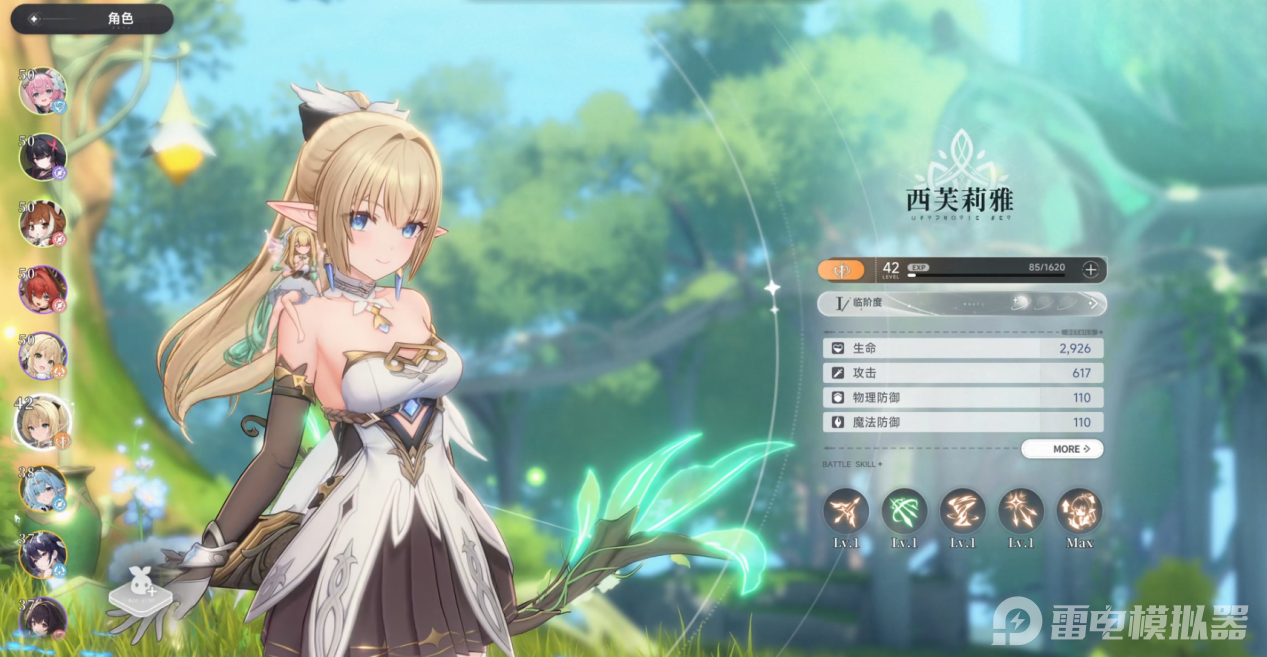The height and width of the screenshot is (657, 1267).
Task: Select the pink-haired level 50 character portrait
Action: point(43,91)
